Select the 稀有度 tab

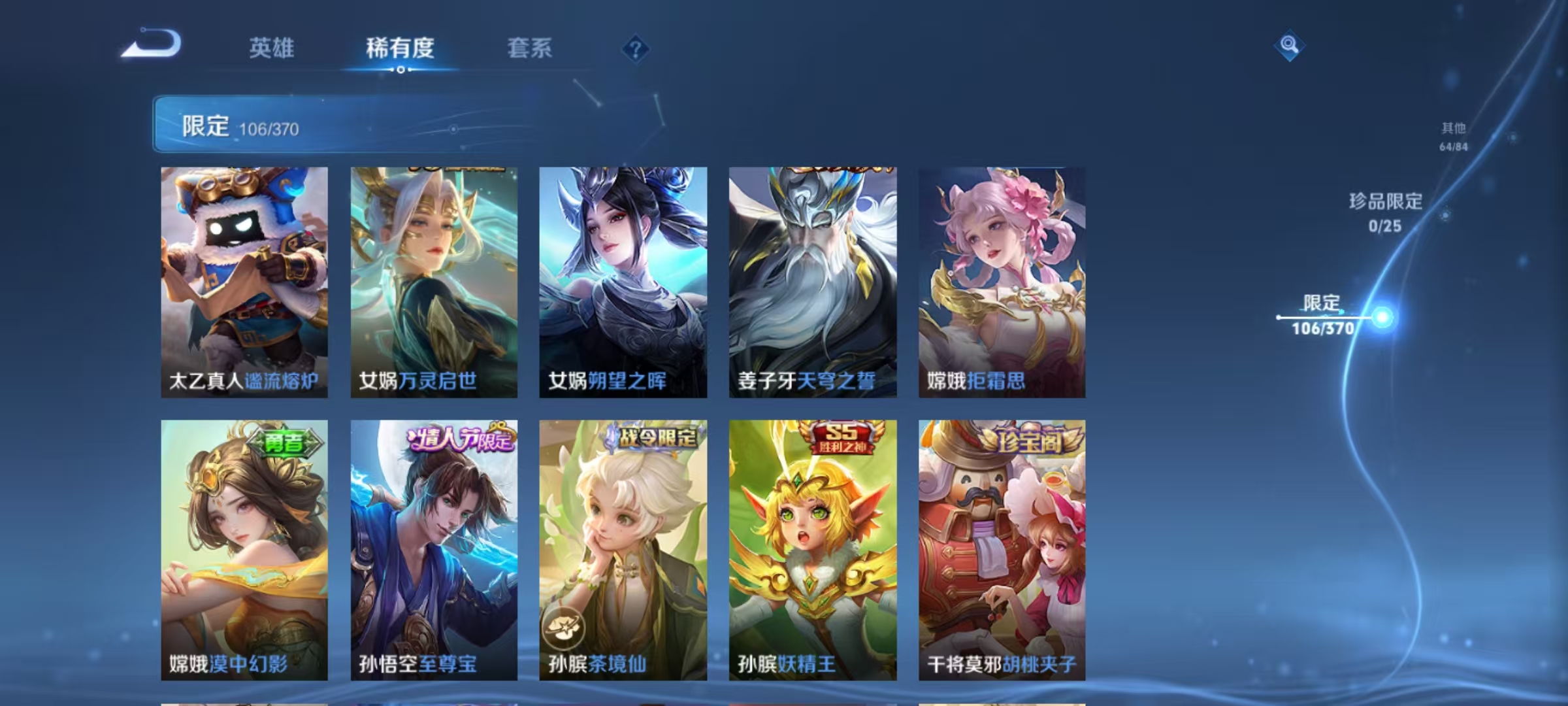coord(400,49)
